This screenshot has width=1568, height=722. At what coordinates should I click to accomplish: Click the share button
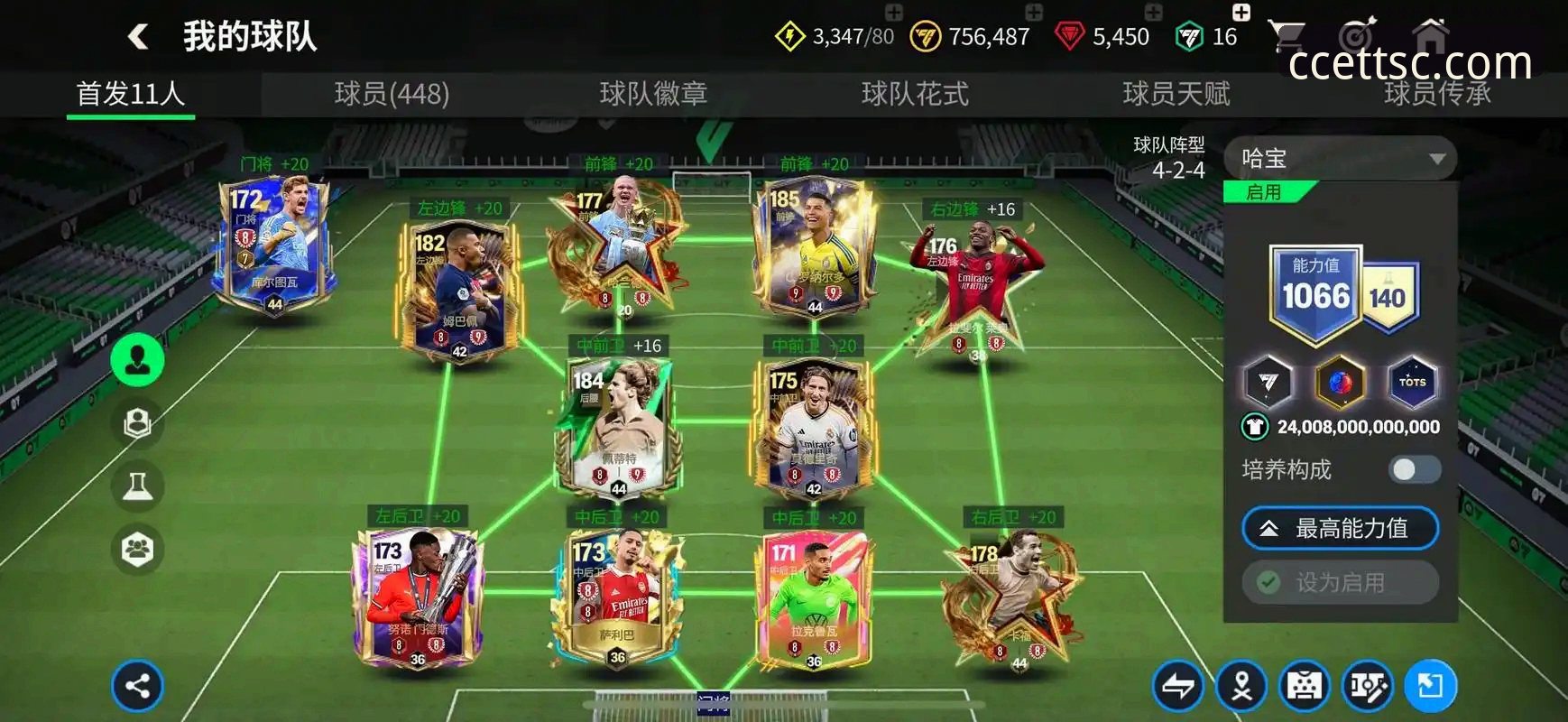[137, 686]
